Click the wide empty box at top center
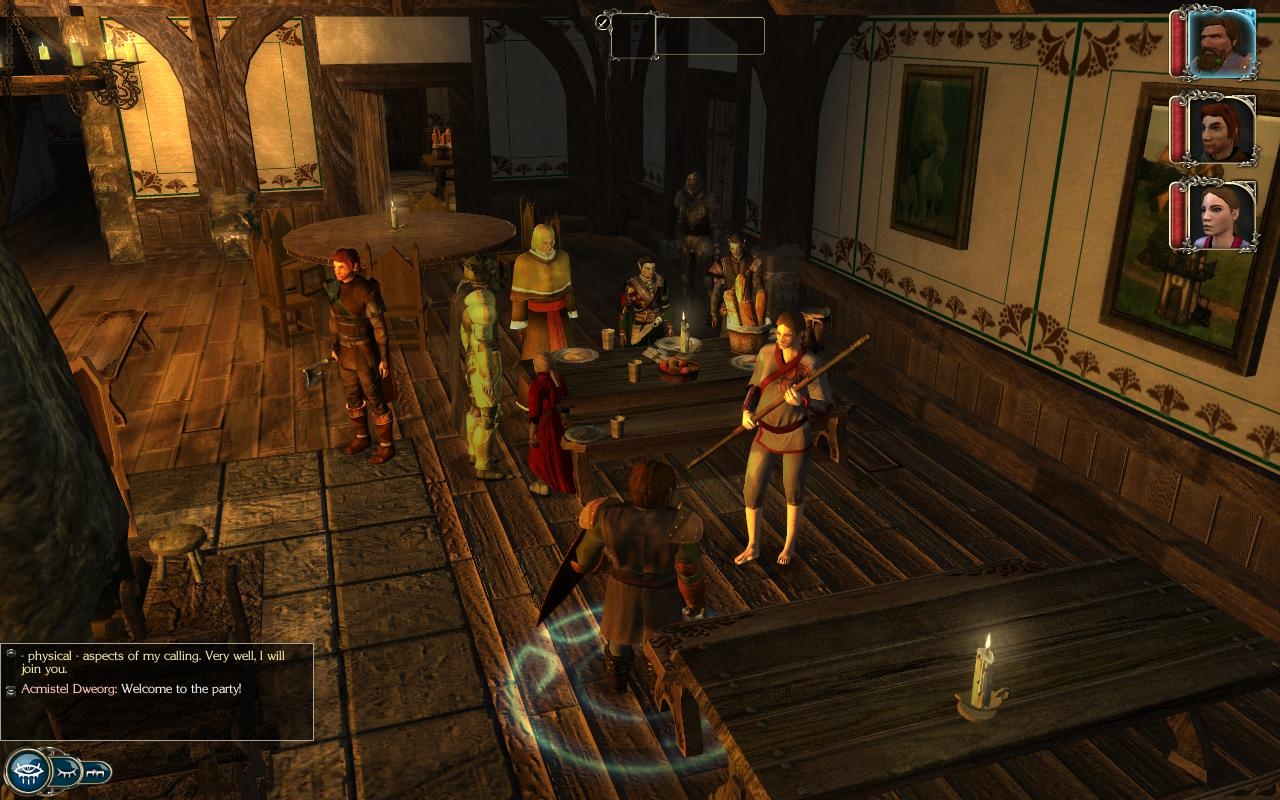The image size is (1280, 800). pyautogui.click(x=710, y=36)
